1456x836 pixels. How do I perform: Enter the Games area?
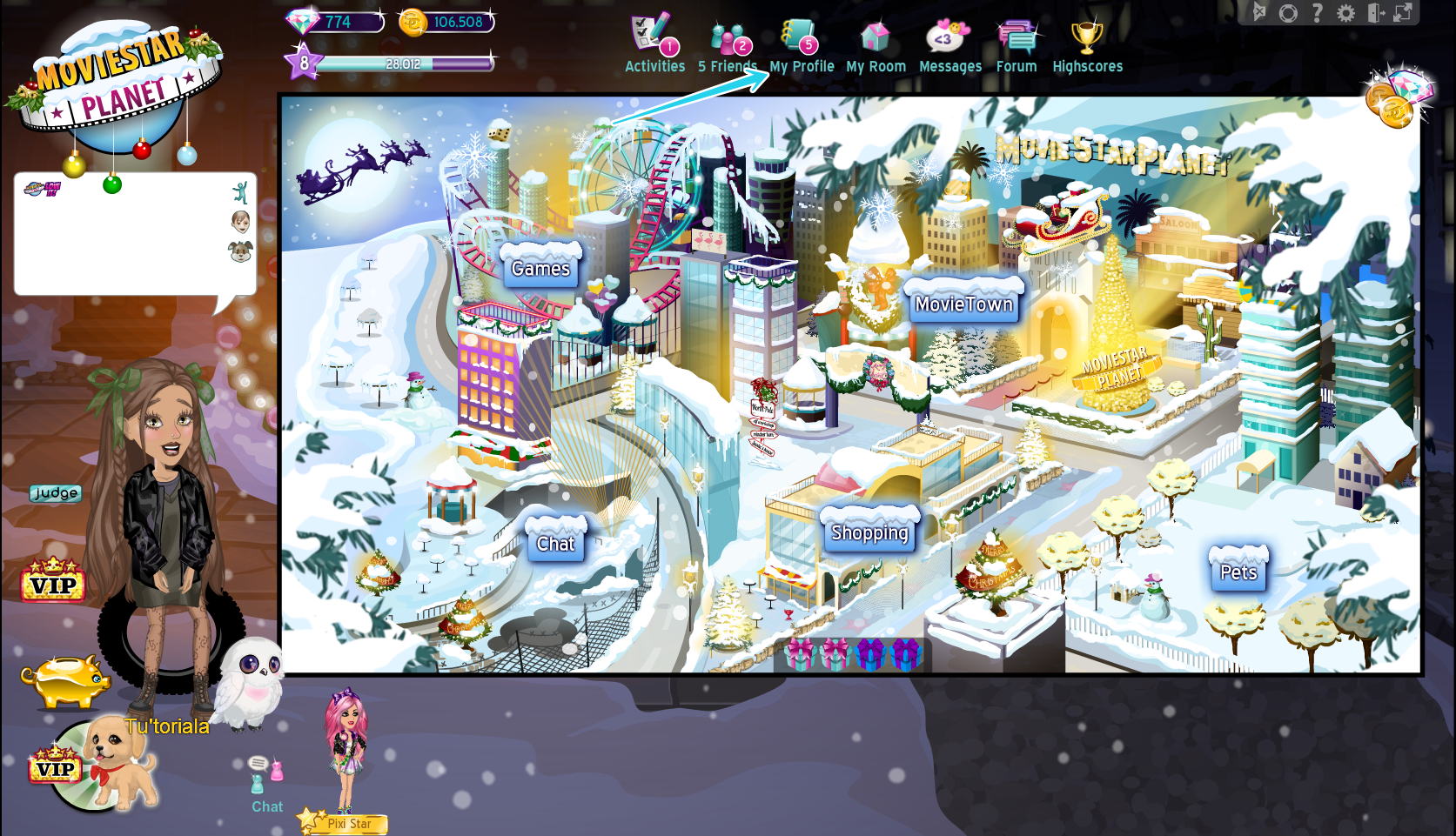(x=540, y=269)
